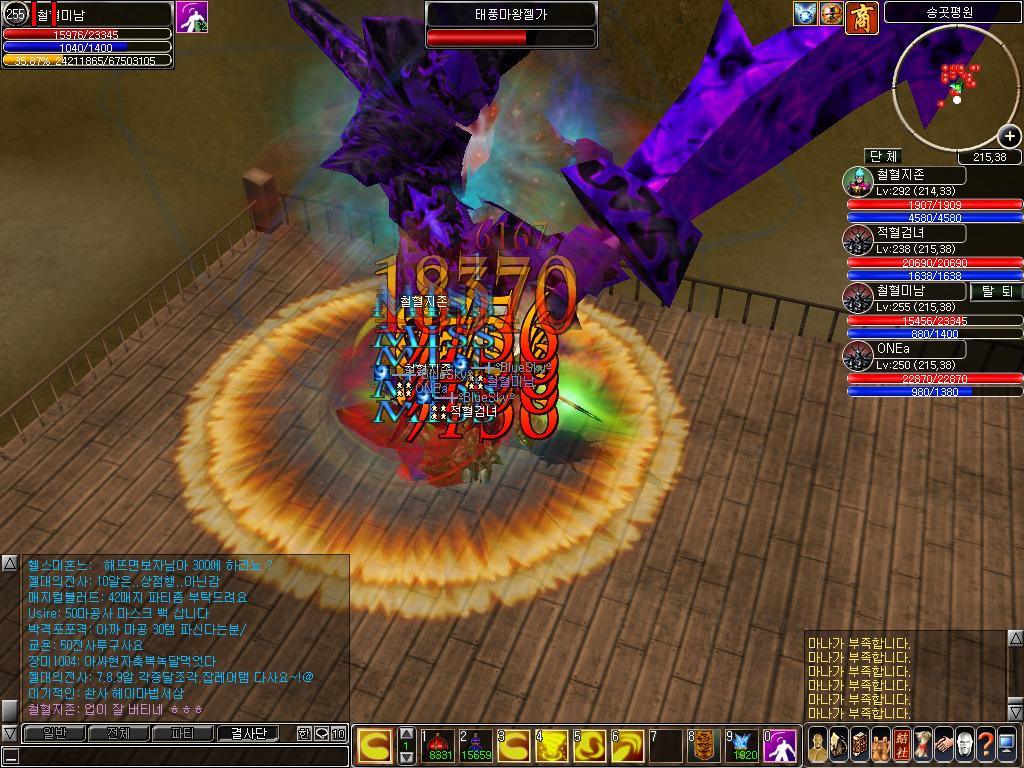This screenshot has width=1024, height=768.
Task: Activate the whirlwind skill in slot 4
Action: pyautogui.click(x=553, y=744)
